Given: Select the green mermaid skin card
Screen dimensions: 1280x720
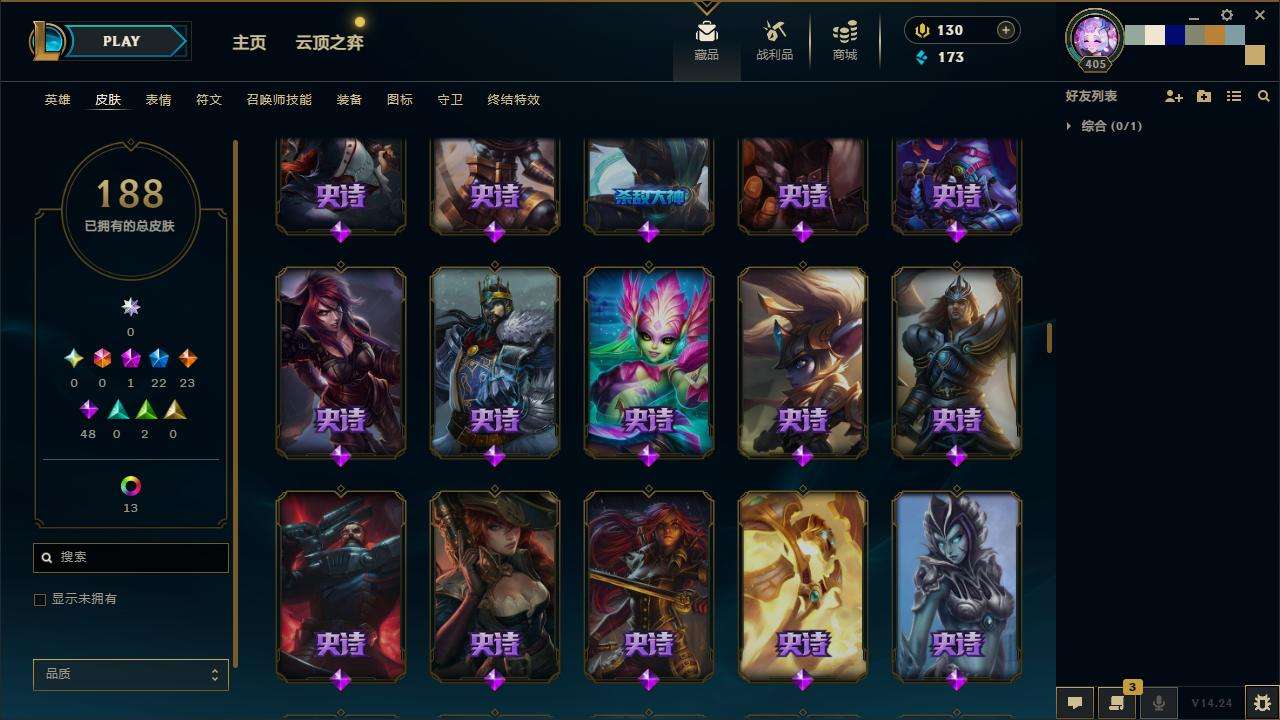Looking at the screenshot, I should (648, 360).
